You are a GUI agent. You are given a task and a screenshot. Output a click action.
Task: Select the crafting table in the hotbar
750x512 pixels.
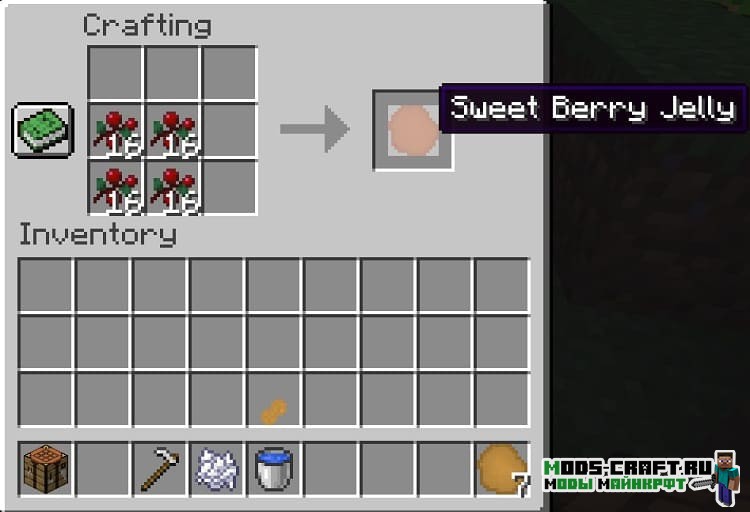point(45,468)
